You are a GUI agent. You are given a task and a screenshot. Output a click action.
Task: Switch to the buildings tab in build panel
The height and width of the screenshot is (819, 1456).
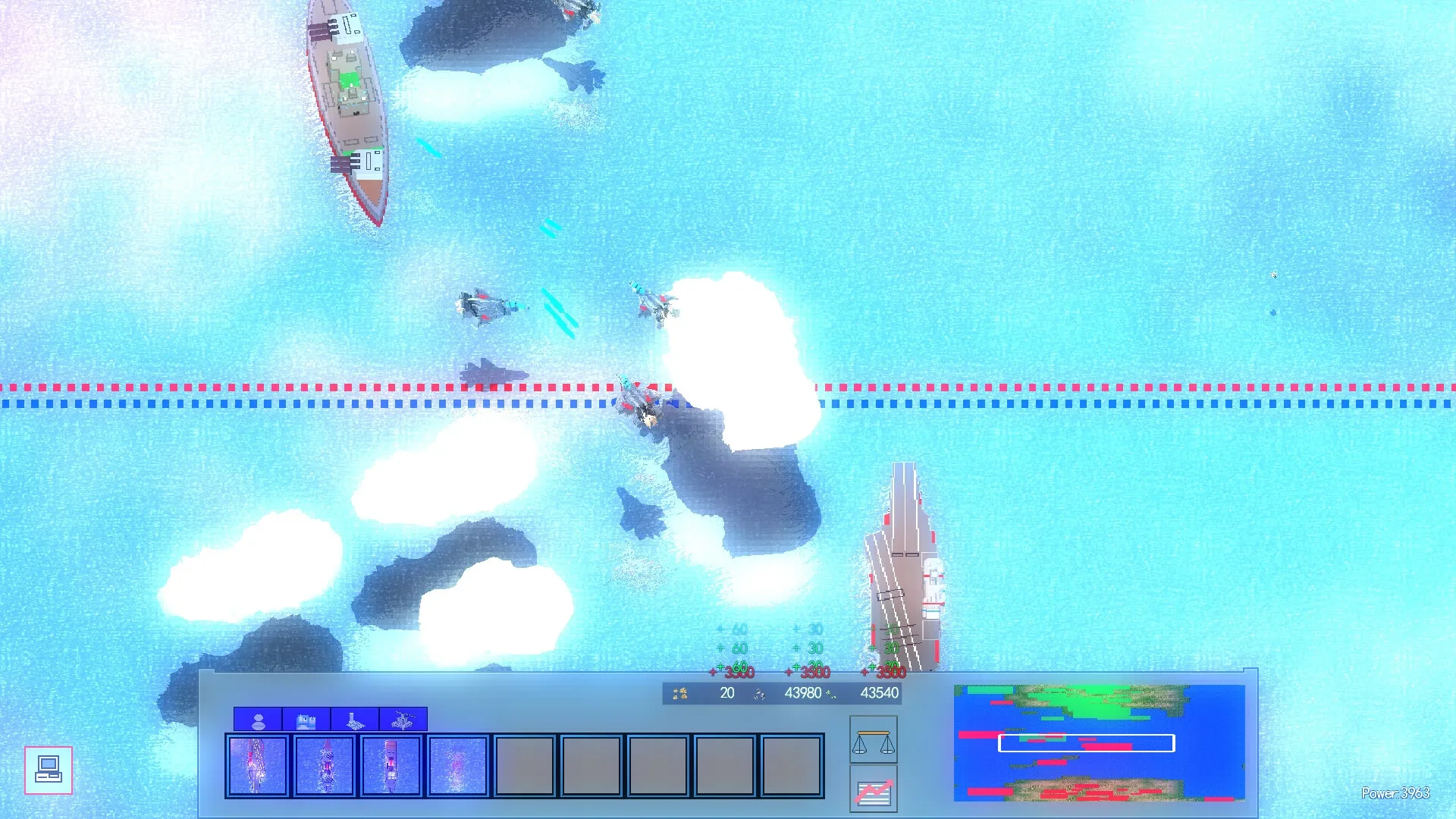(x=306, y=719)
